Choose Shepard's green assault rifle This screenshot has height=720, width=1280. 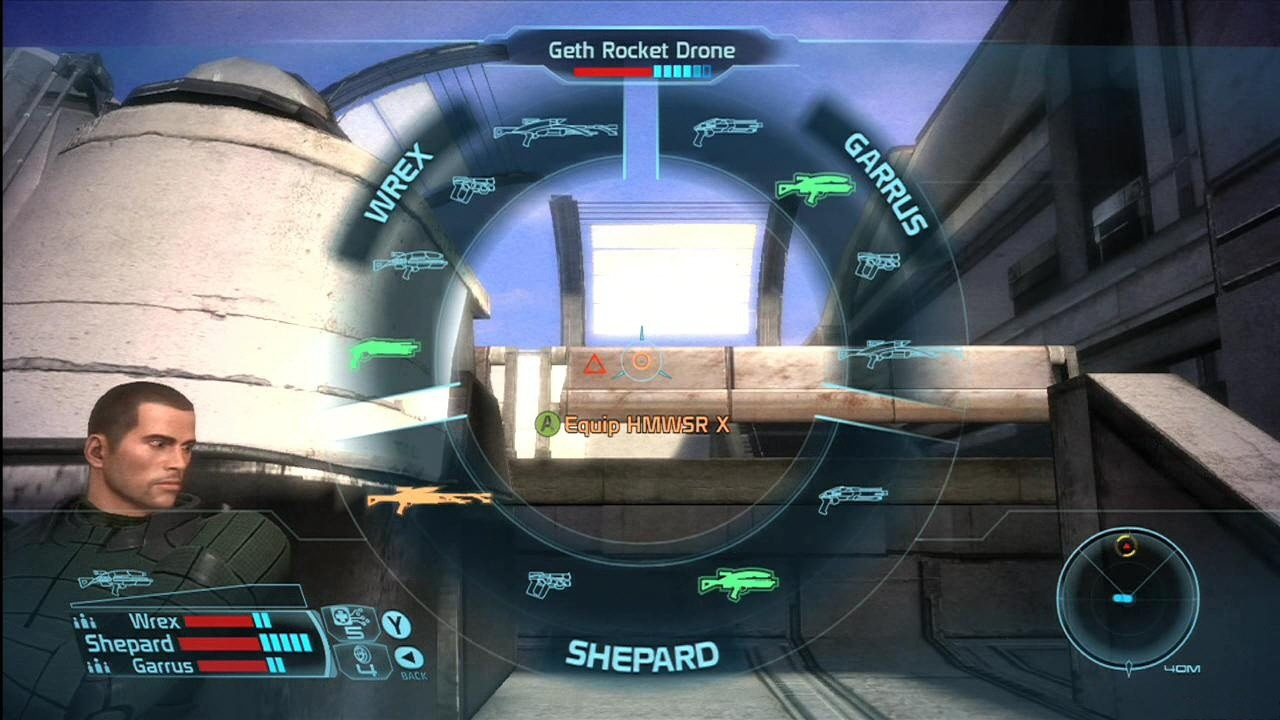(737, 582)
